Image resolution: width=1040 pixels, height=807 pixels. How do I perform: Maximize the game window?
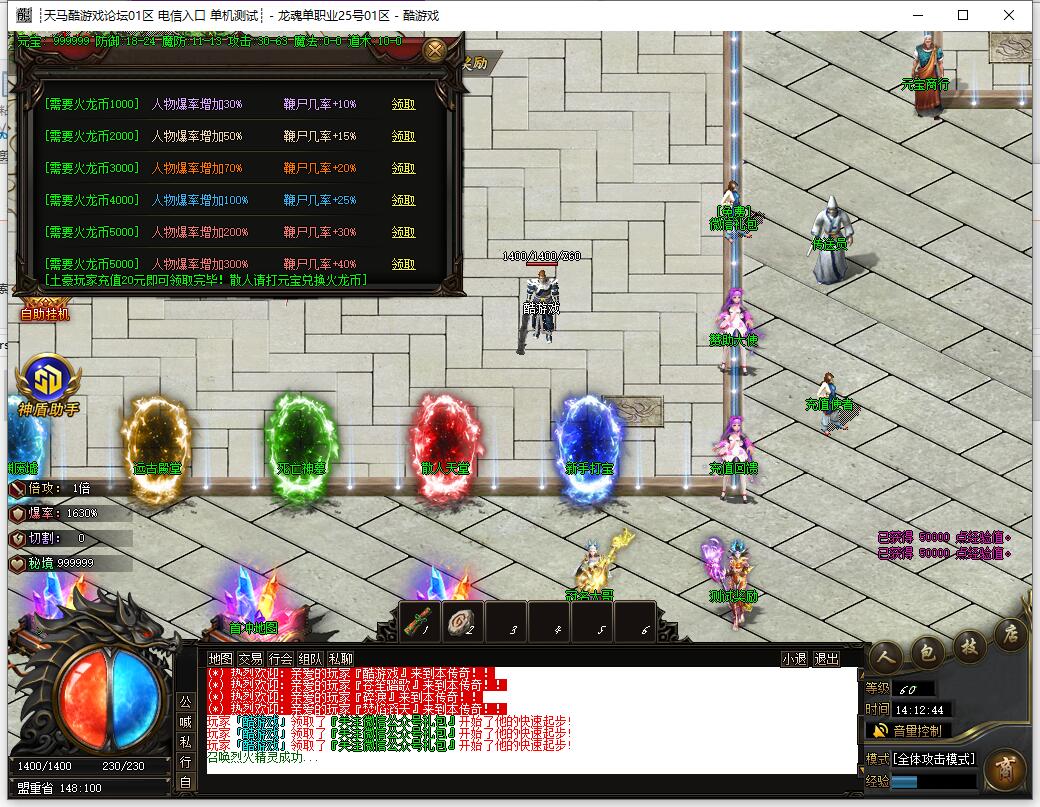[x=963, y=15]
